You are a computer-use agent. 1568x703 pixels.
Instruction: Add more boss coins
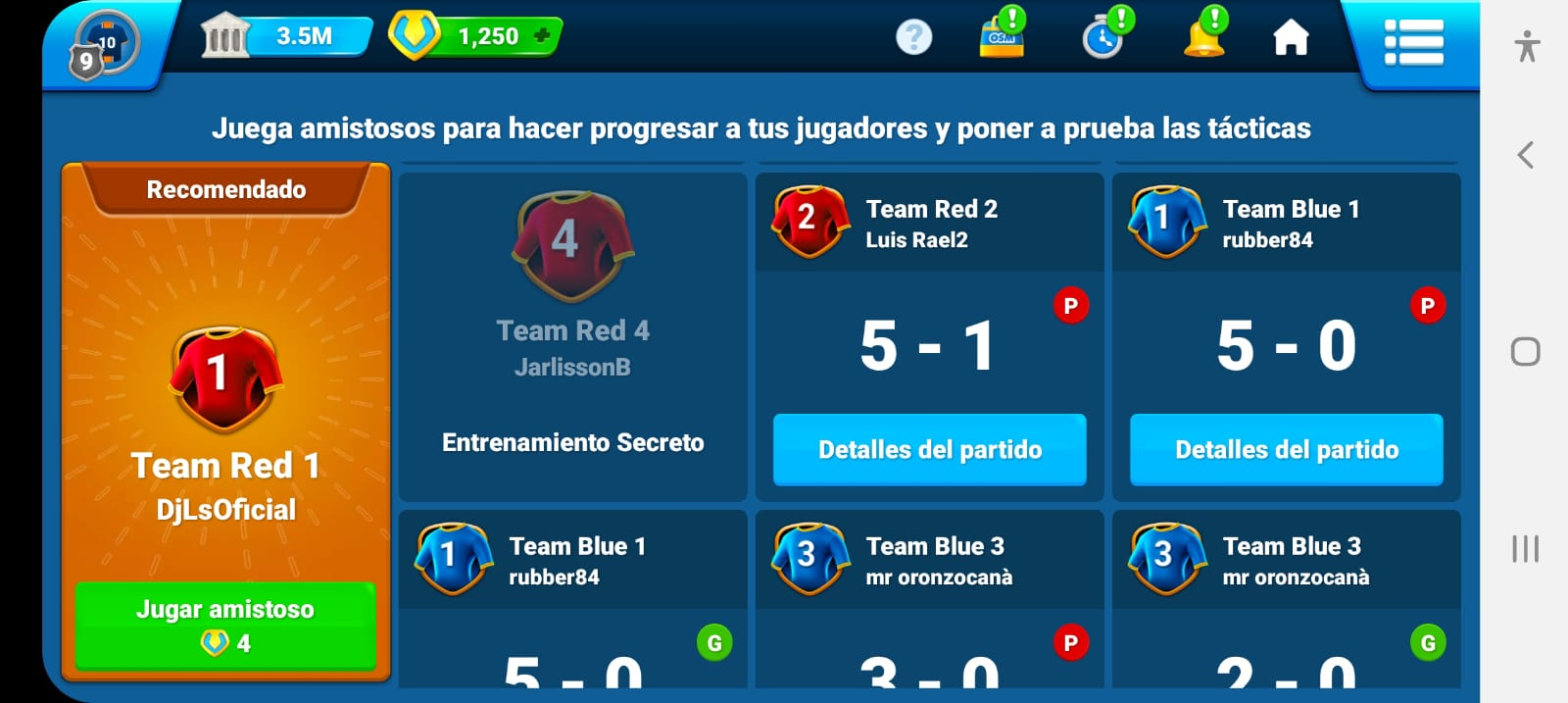point(542,36)
